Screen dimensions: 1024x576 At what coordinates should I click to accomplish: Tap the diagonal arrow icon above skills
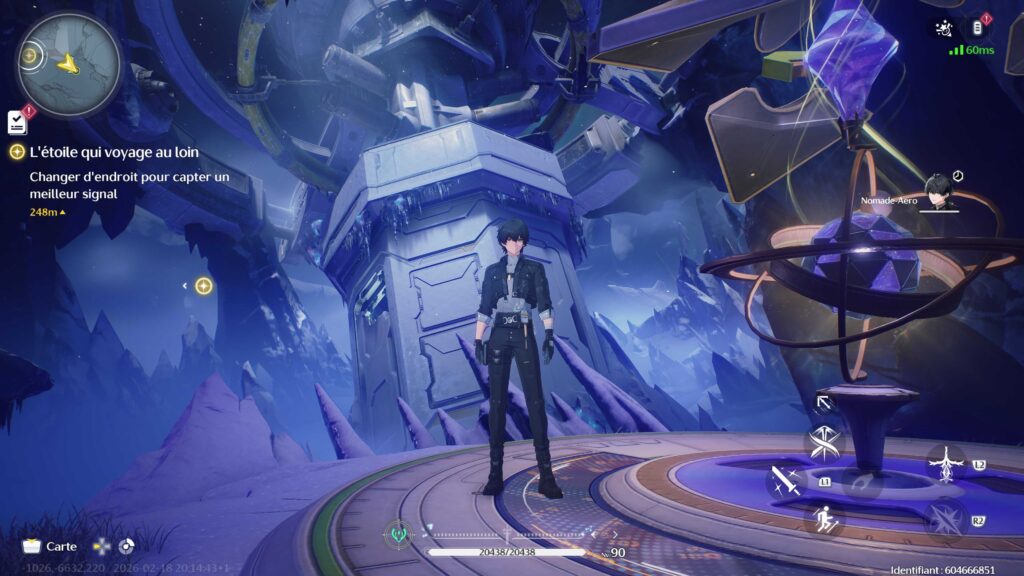tap(824, 403)
